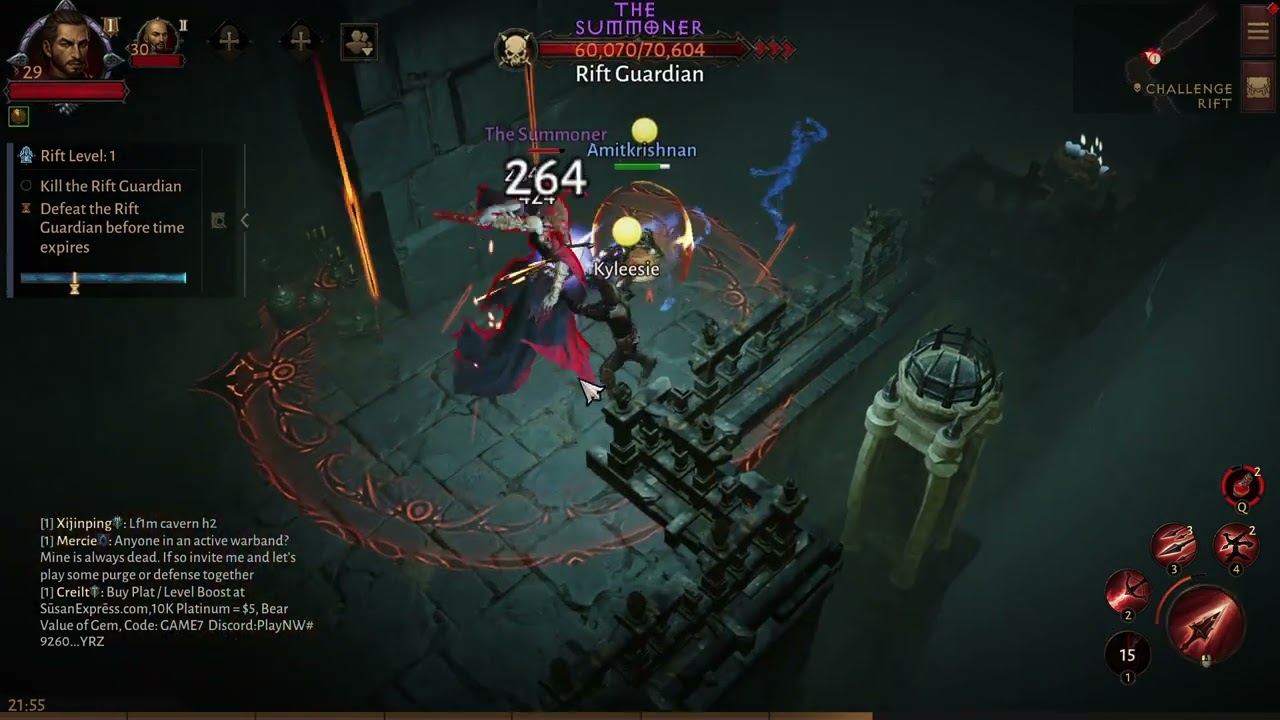Cast the crossed-figure skill in slot 4
Image resolution: width=1280 pixels, height=720 pixels.
click(x=1236, y=546)
